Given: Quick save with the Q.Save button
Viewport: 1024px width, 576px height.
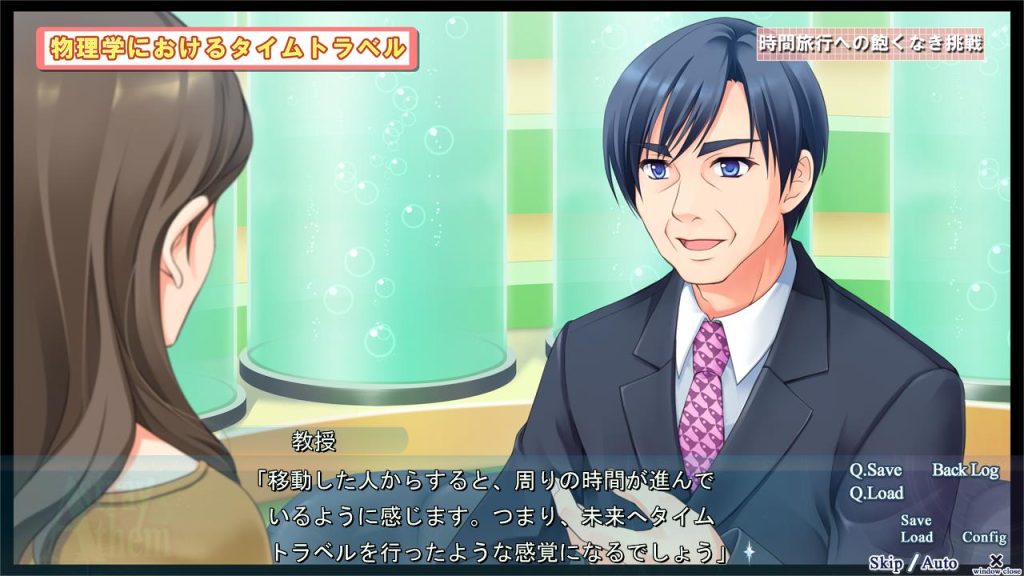Looking at the screenshot, I should [875, 470].
